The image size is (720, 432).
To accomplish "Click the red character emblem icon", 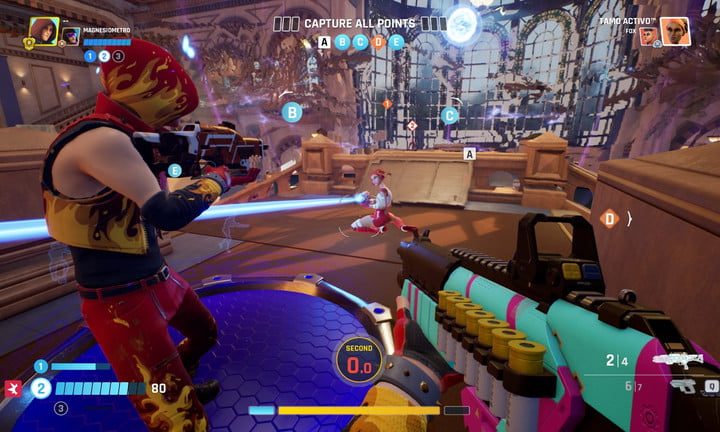I will [12, 388].
